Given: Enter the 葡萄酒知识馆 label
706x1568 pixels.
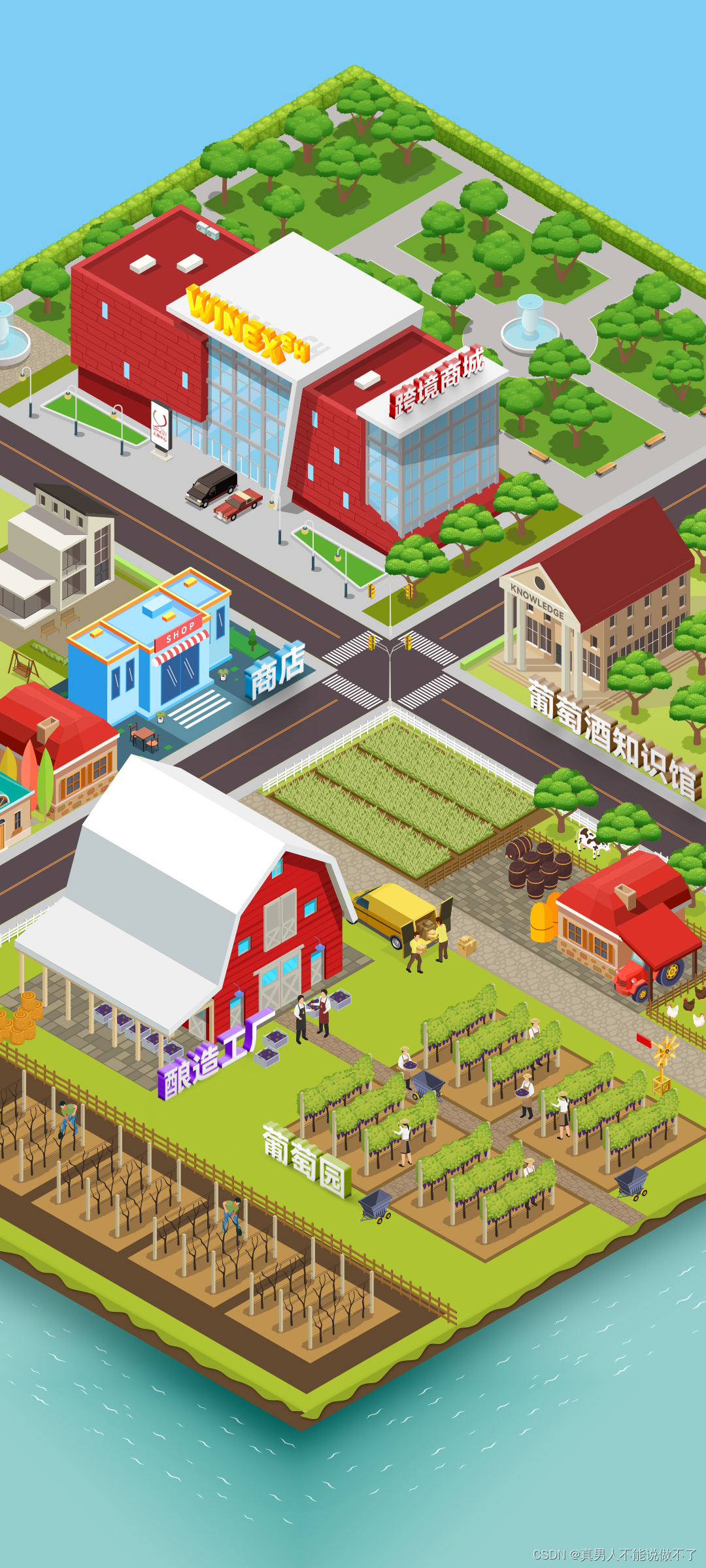Looking at the screenshot, I should tap(613, 738).
